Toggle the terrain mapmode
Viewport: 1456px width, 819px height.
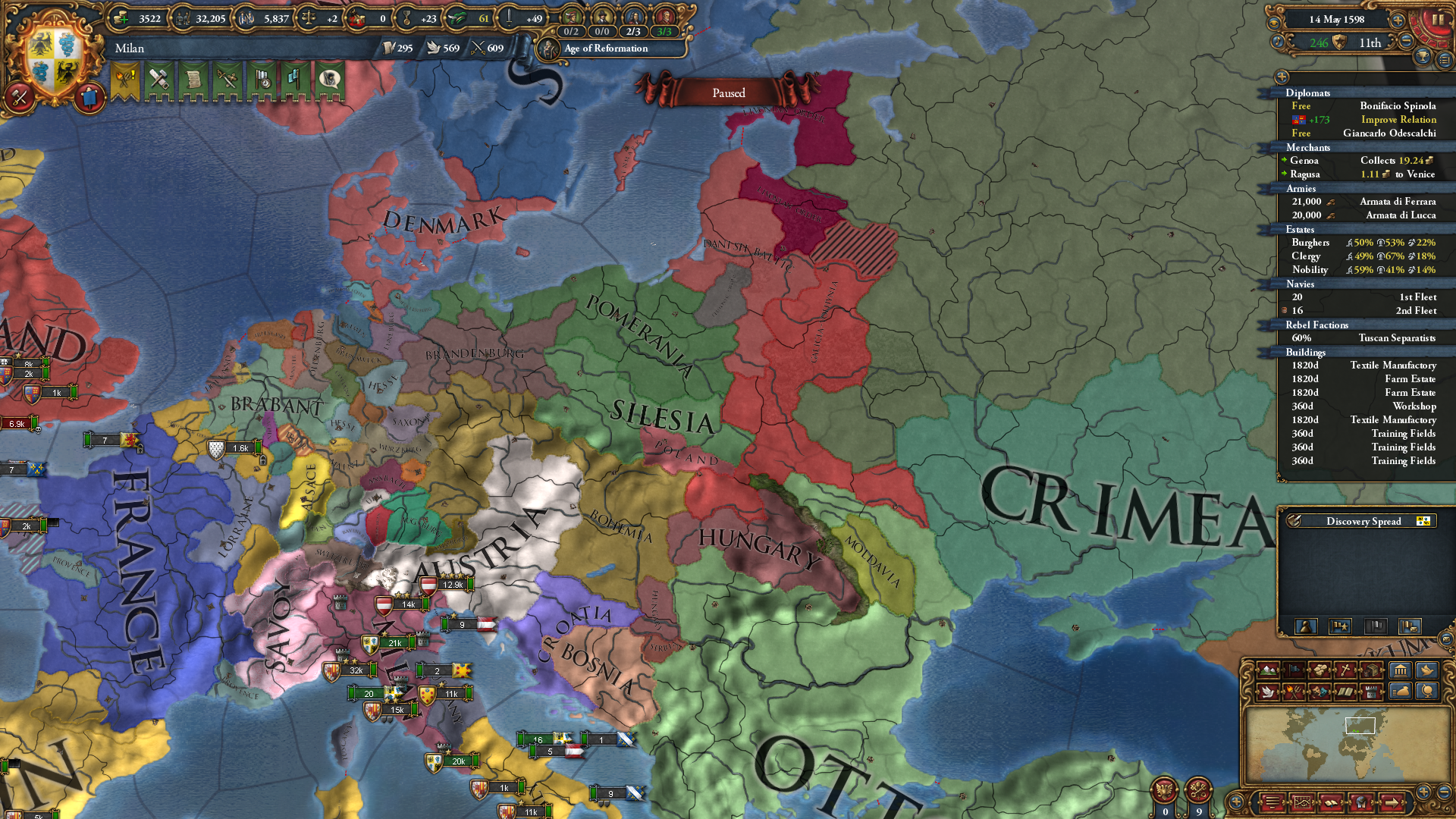[x=1267, y=670]
